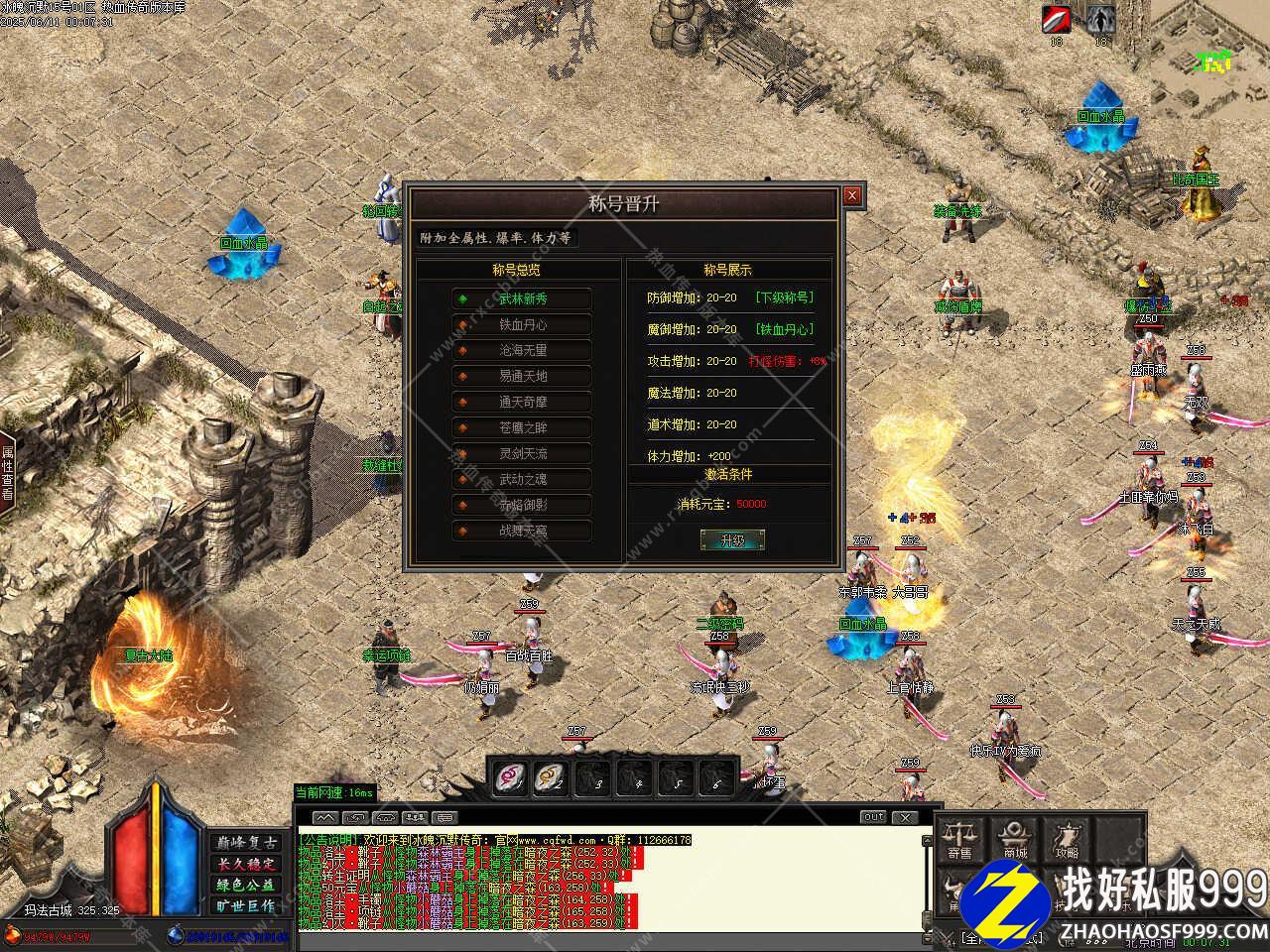Select the 通天奇摩 title entry
The height and width of the screenshot is (952, 1270).
[522, 402]
